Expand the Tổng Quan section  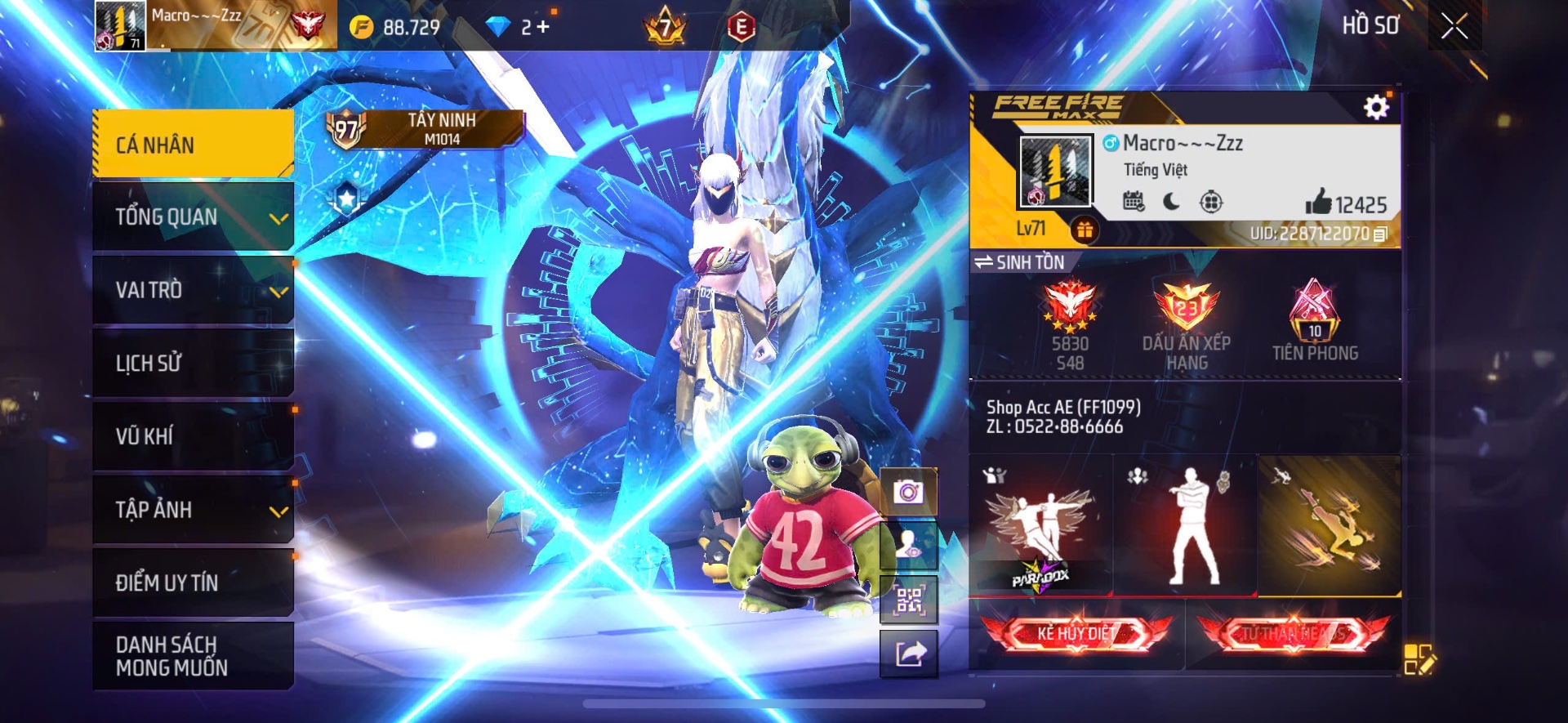click(194, 216)
